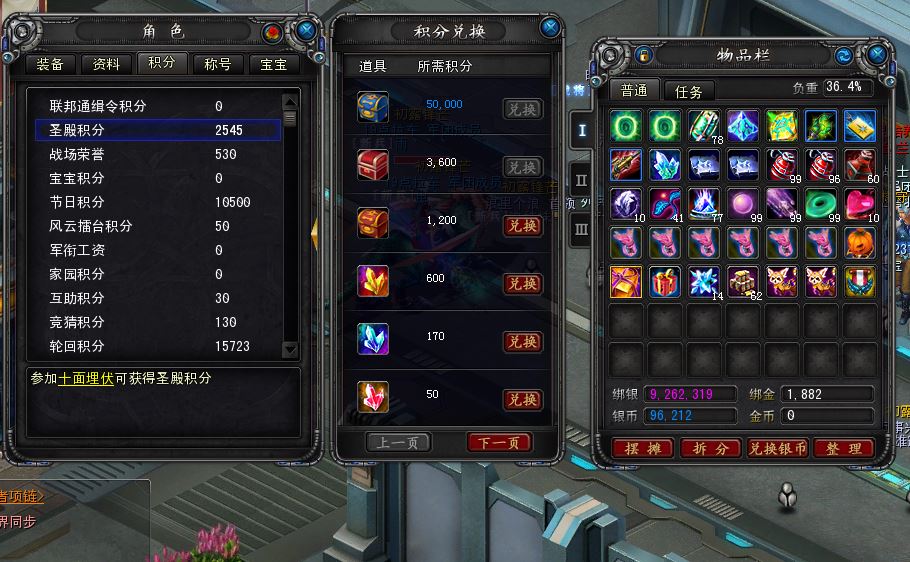This screenshot has width=910, height=562.
Task: Click the 拆分 split button
Action: [710, 449]
